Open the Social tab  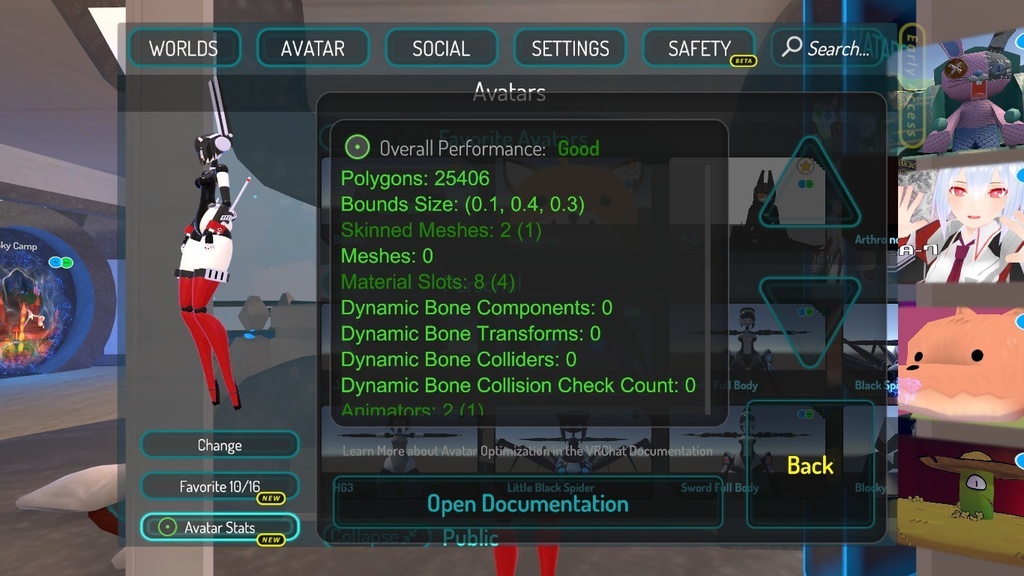click(x=441, y=48)
